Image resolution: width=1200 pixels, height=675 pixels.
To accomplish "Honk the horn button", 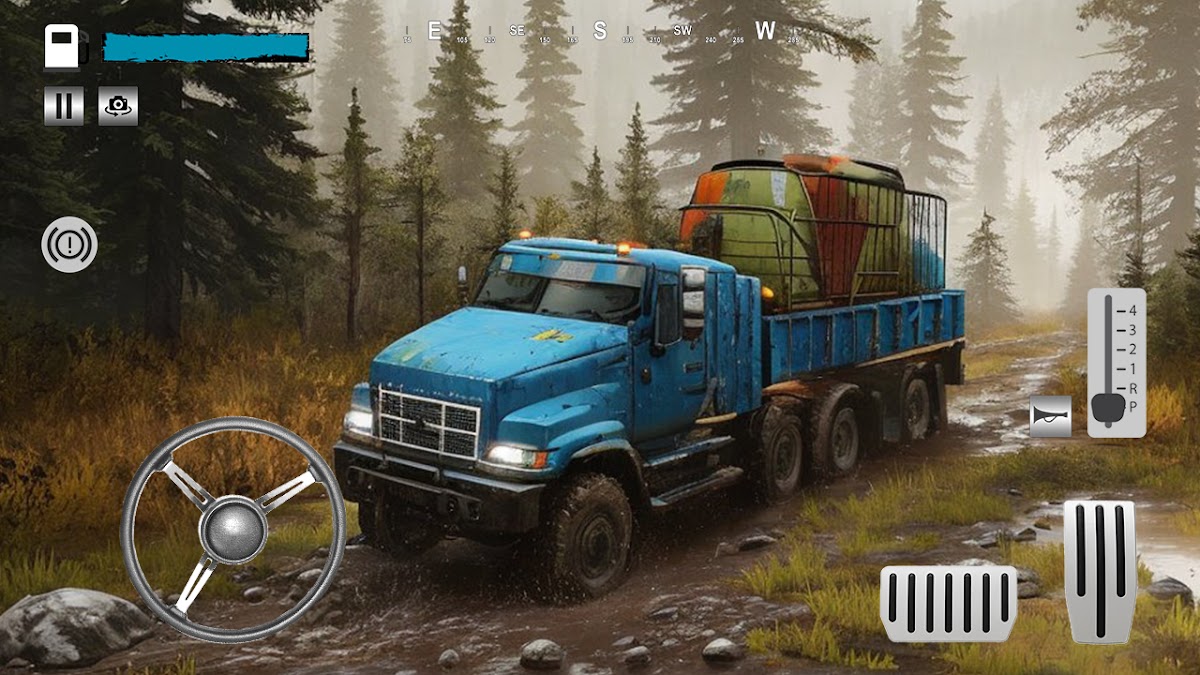I will [x=1050, y=416].
